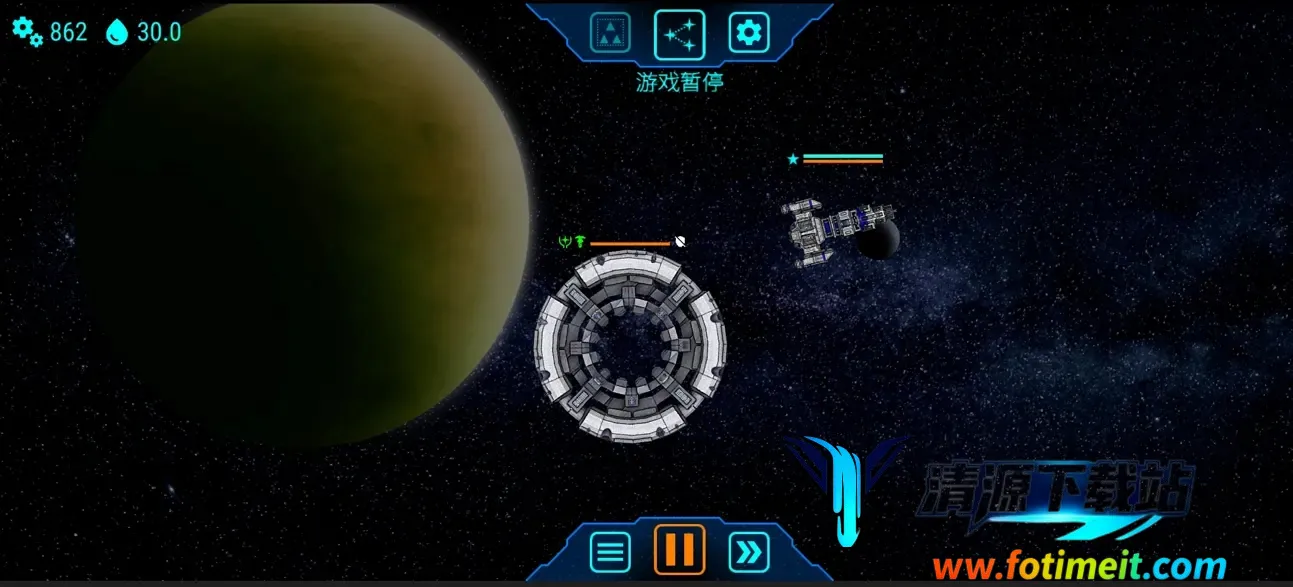The width and height of the screenshot is (1293, 587).
Task: Select the ring-shaped space station
Action: (x=630, y=347)
